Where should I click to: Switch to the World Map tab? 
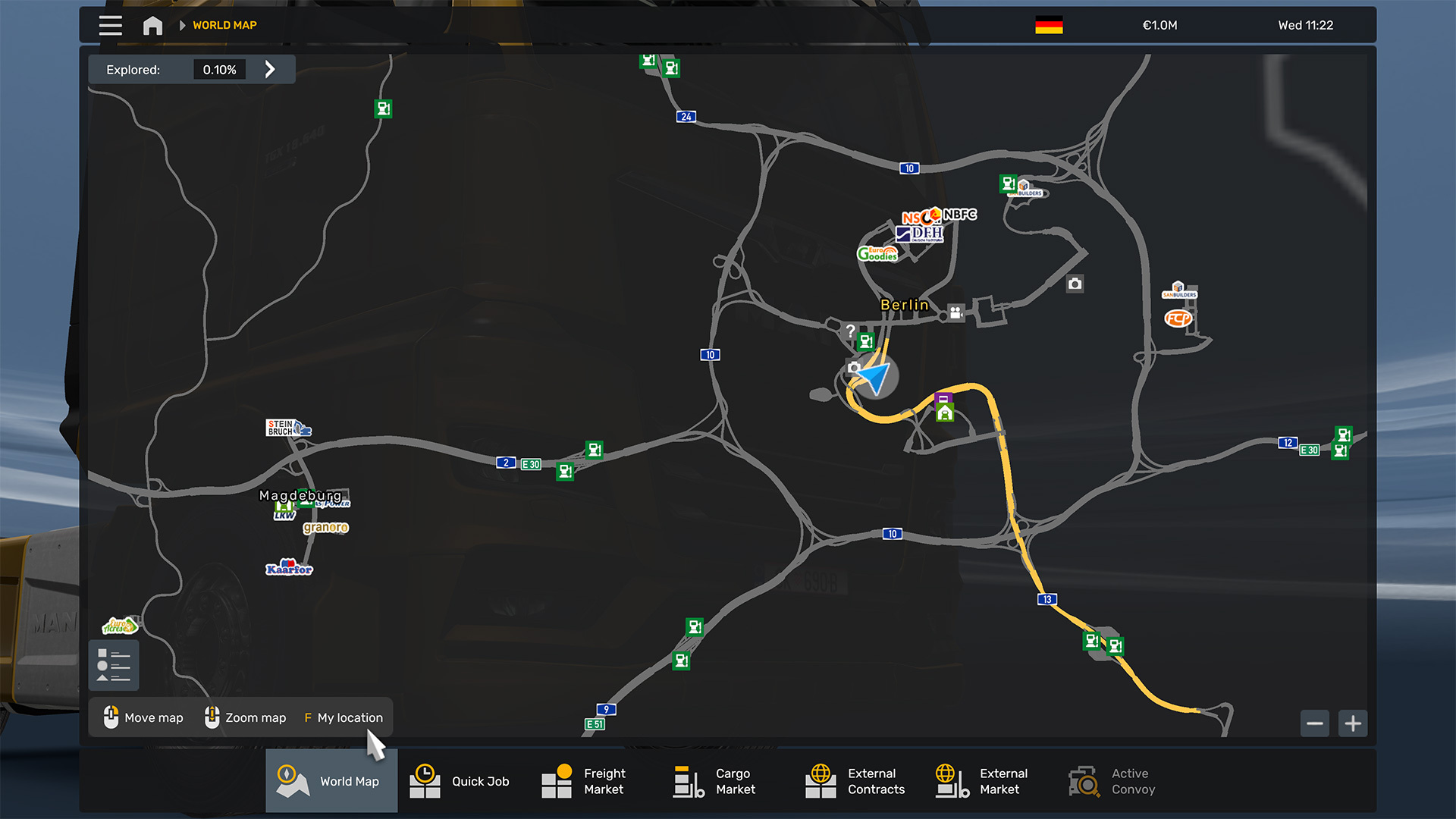tap(331, 781)
